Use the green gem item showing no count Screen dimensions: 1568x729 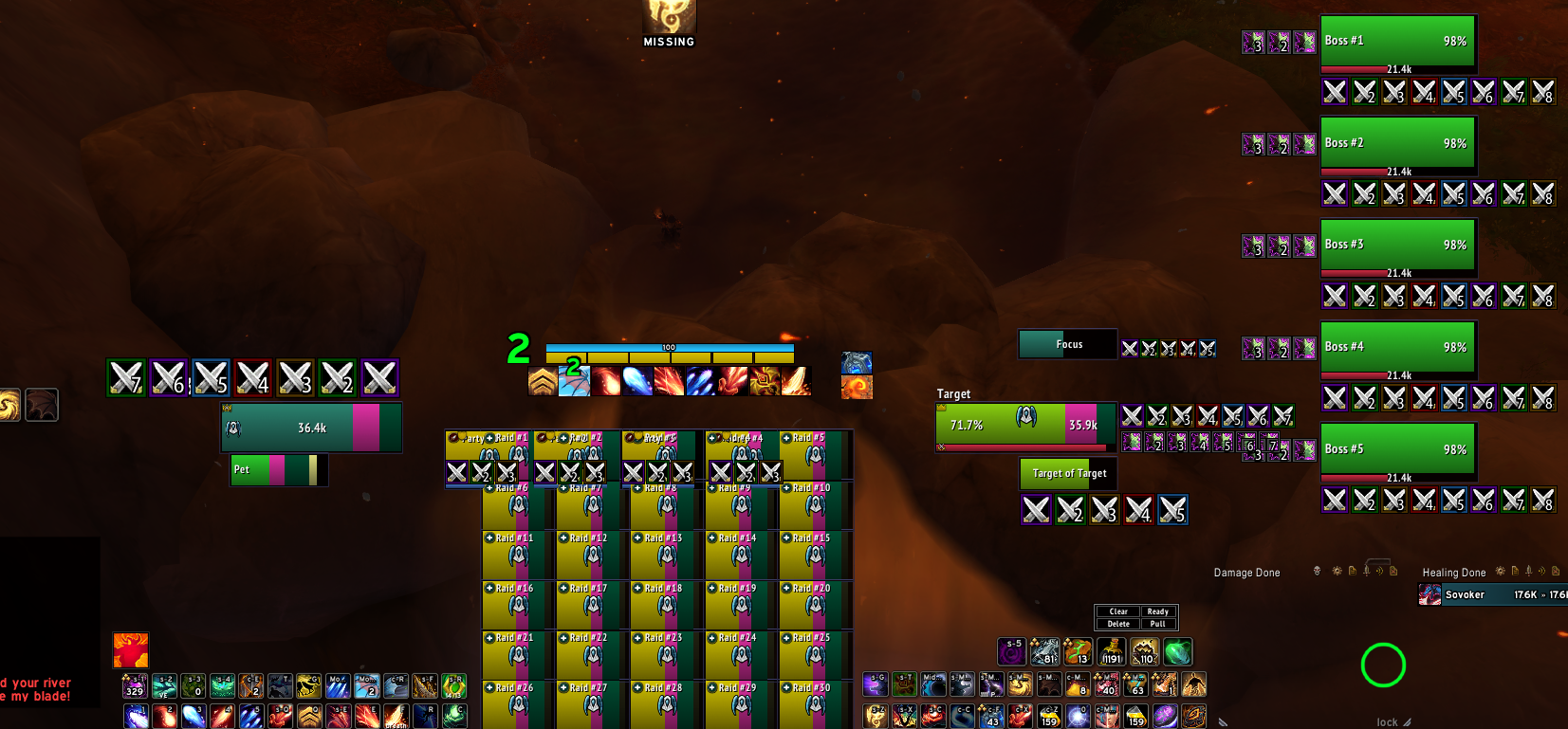pyautogui.click(x=1177, y=652)
